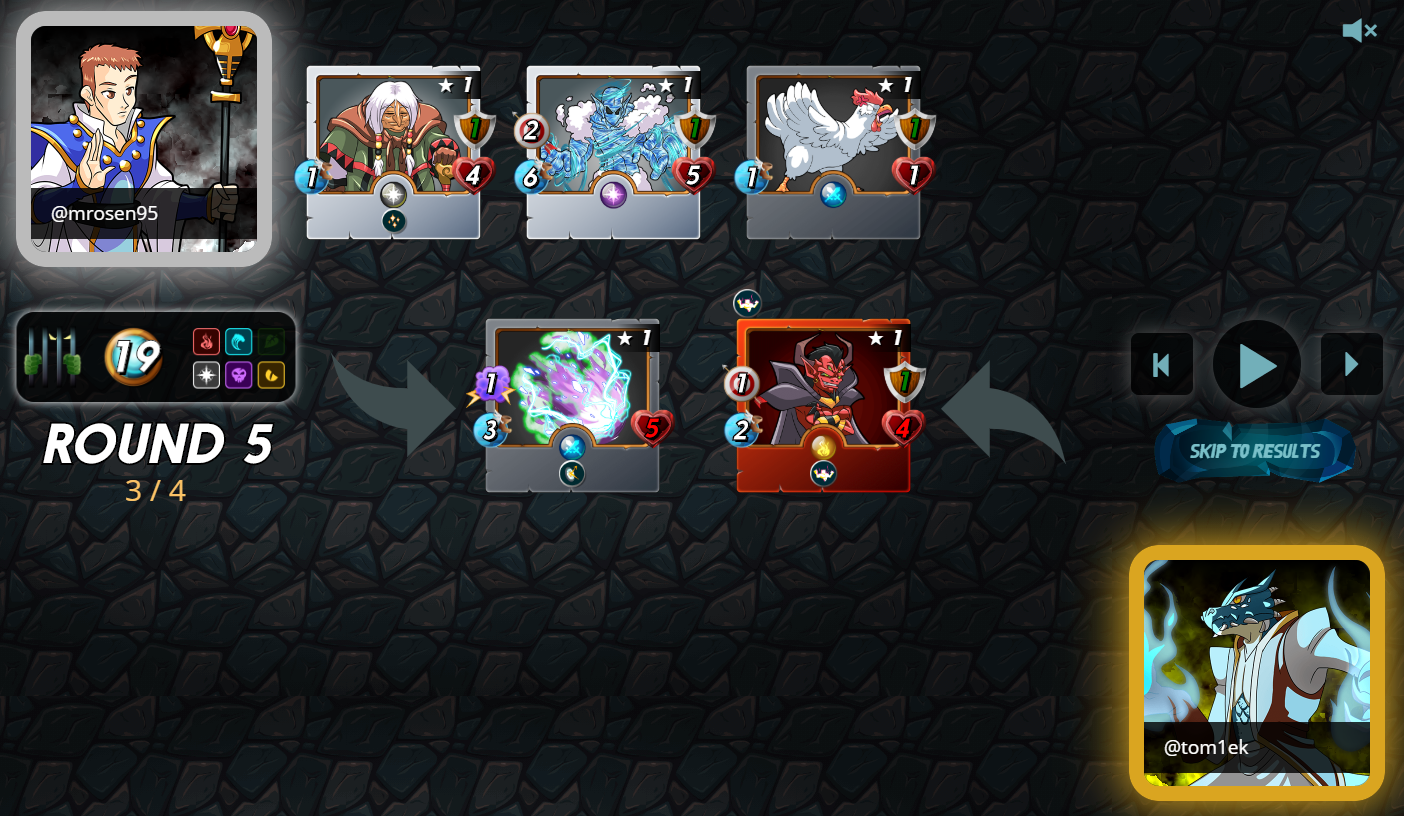This screenshot has width=1404, height=816.
Task: Select the Fire splinter icon
Action: pyautogui.click(x=207, y=341)
